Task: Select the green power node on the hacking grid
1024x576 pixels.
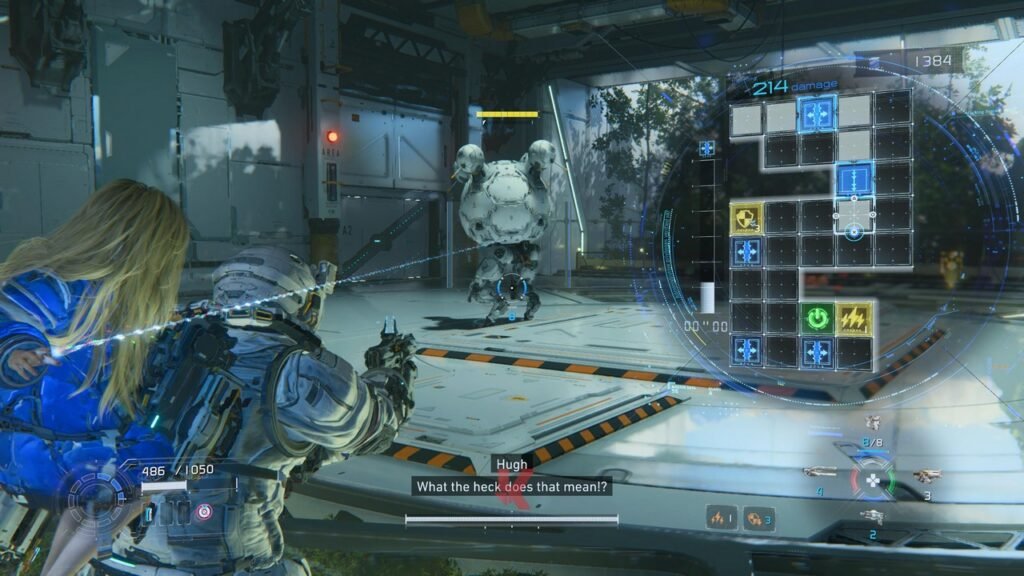Action: tap(817, 319)
